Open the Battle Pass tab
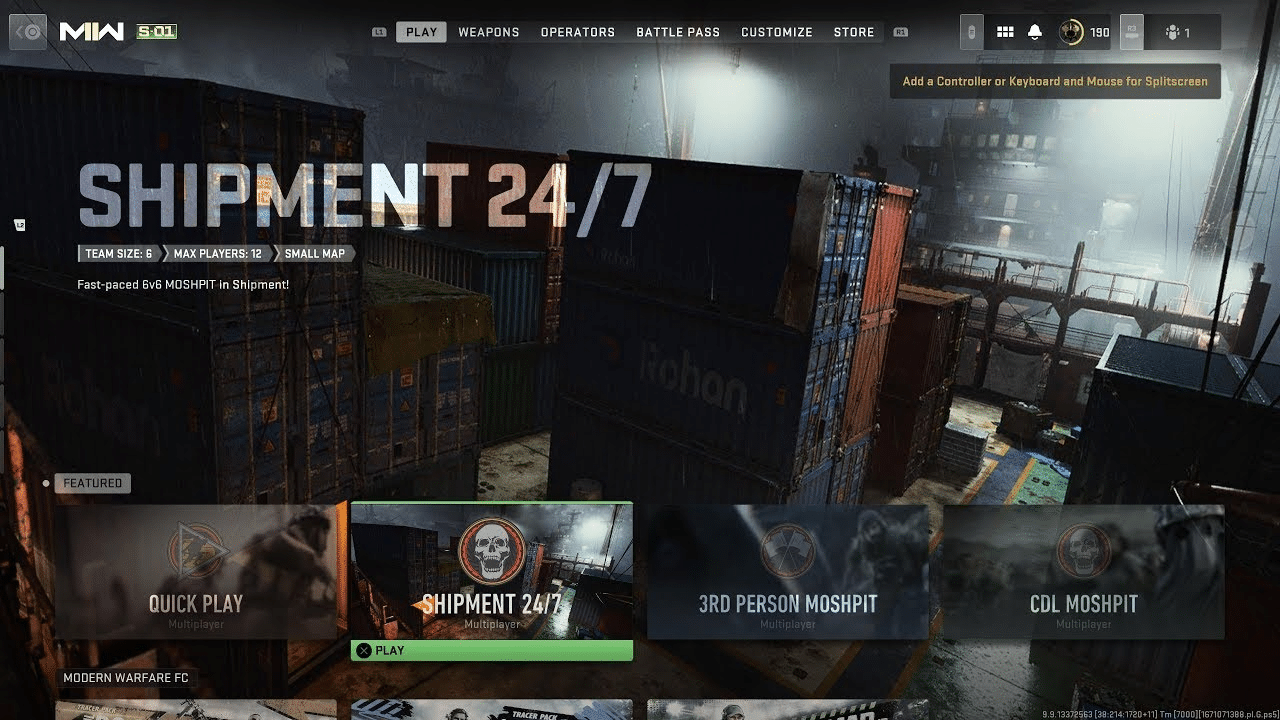 pos(677,32)
